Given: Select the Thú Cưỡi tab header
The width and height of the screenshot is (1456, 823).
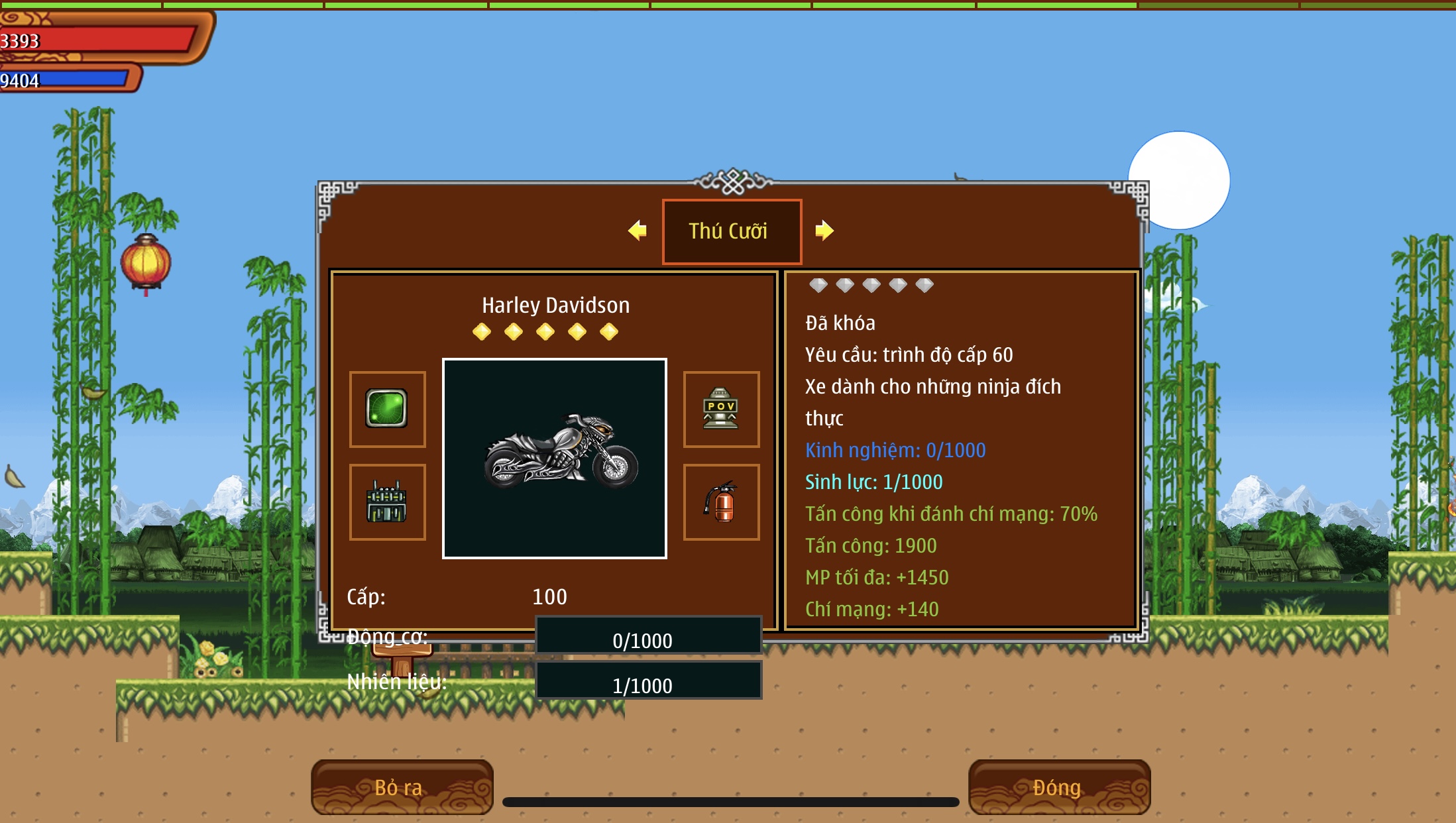Looking at the screenshot, I should click(x=732, y=231).
